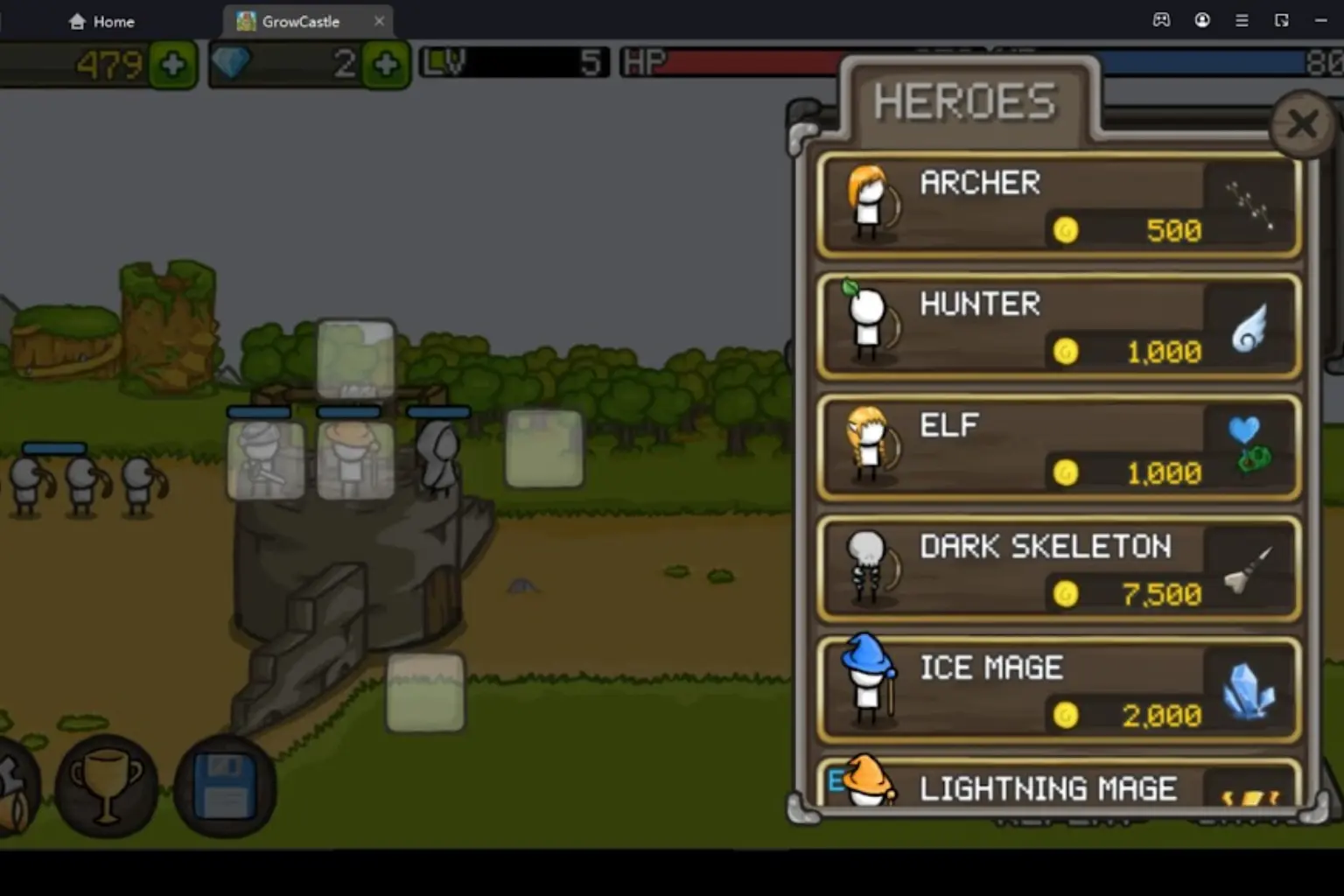1344x896 pixels.
Task: Open the account profile icon in the top bar
Action: click(x=1203, y=20)
